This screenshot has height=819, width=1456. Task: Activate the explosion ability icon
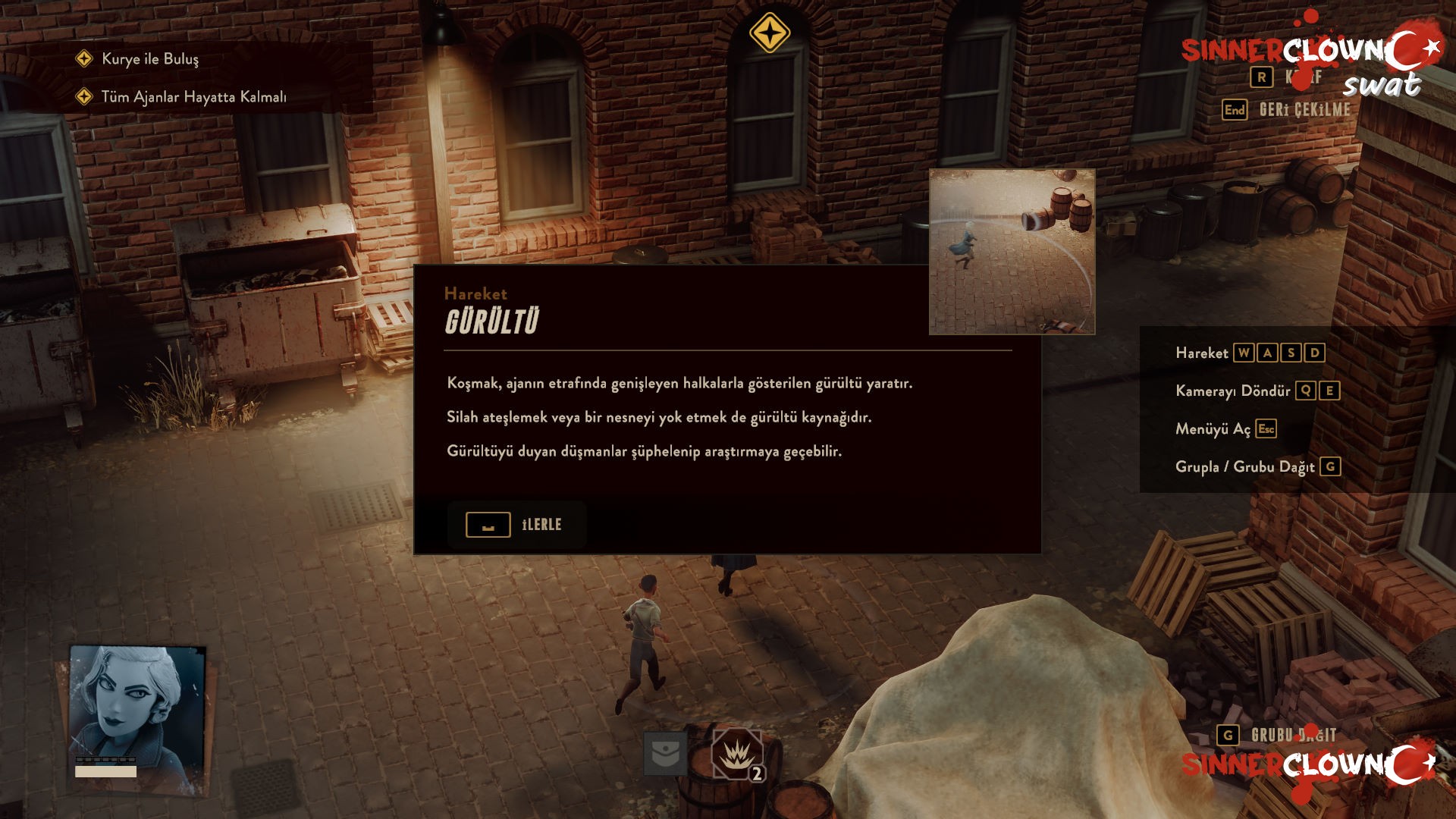736,754
